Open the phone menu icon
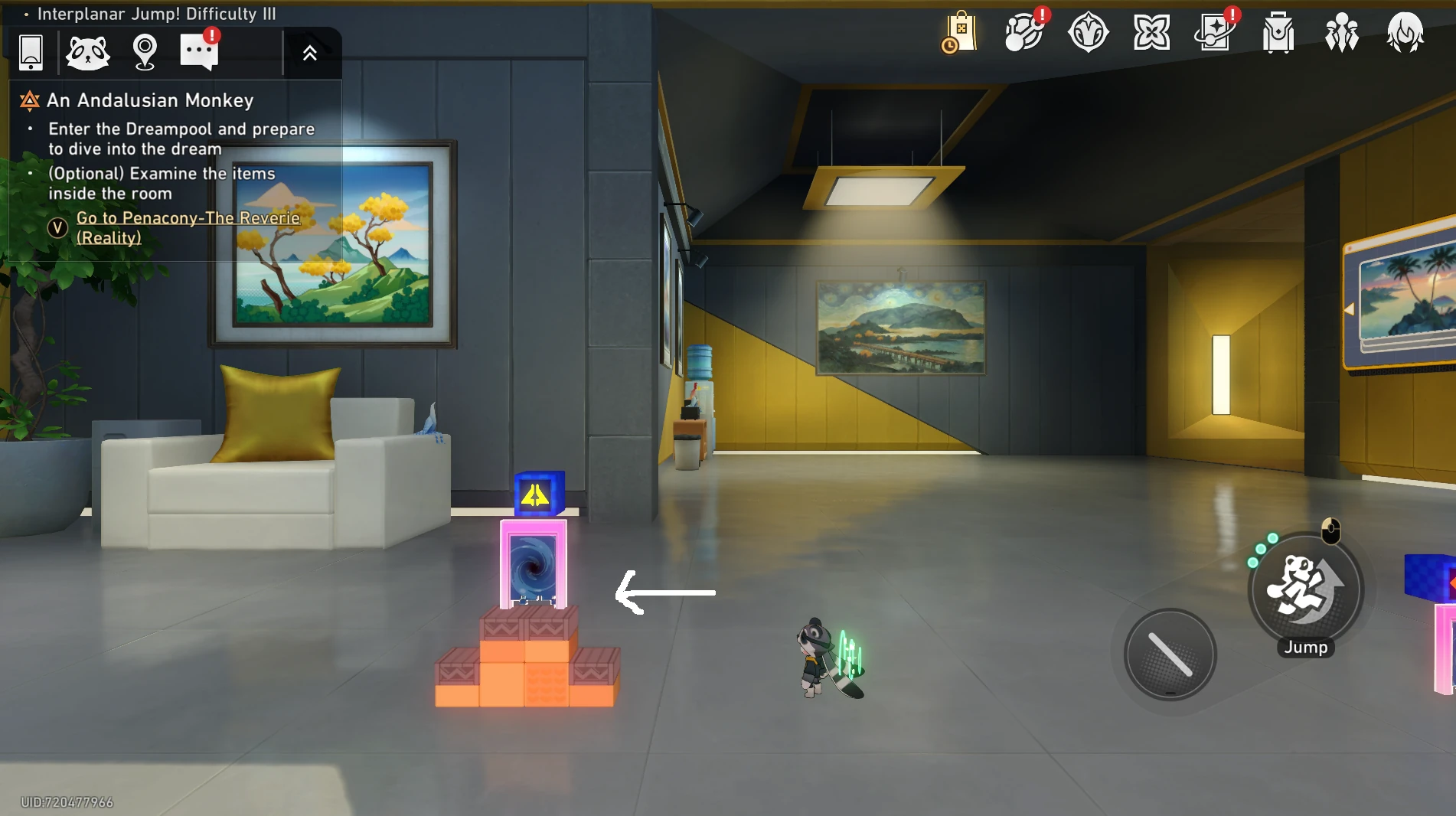This screenshot has width=1456, height=816. (x=31, y=53)
